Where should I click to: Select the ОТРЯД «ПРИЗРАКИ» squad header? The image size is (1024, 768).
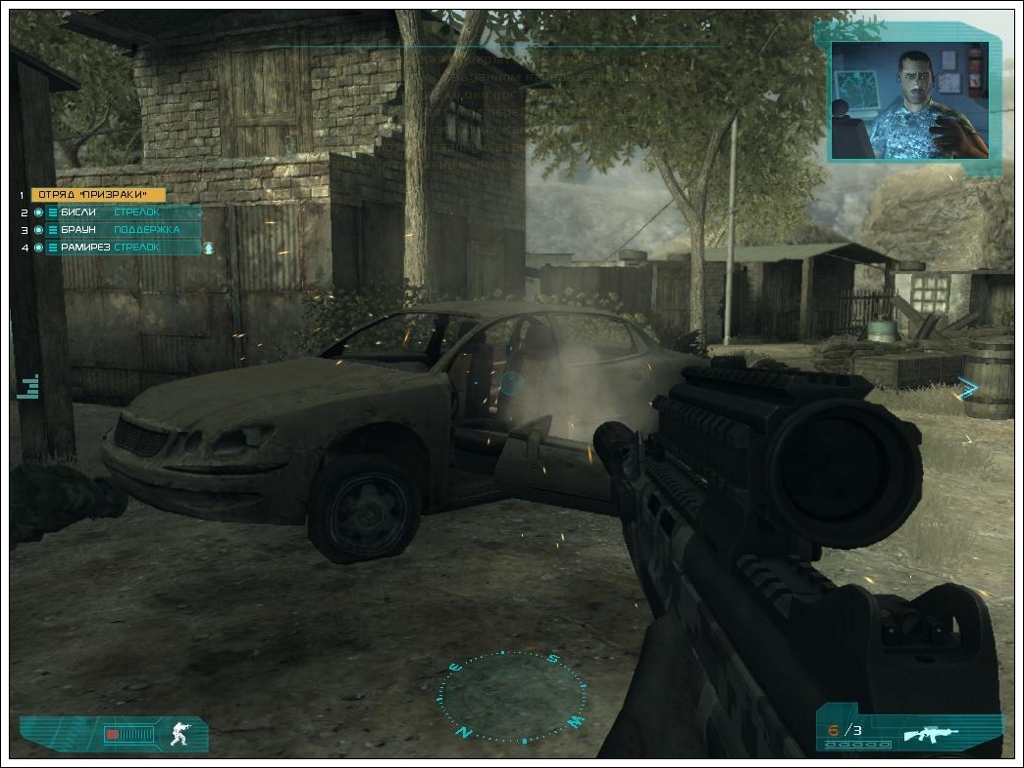pos(97,195)
